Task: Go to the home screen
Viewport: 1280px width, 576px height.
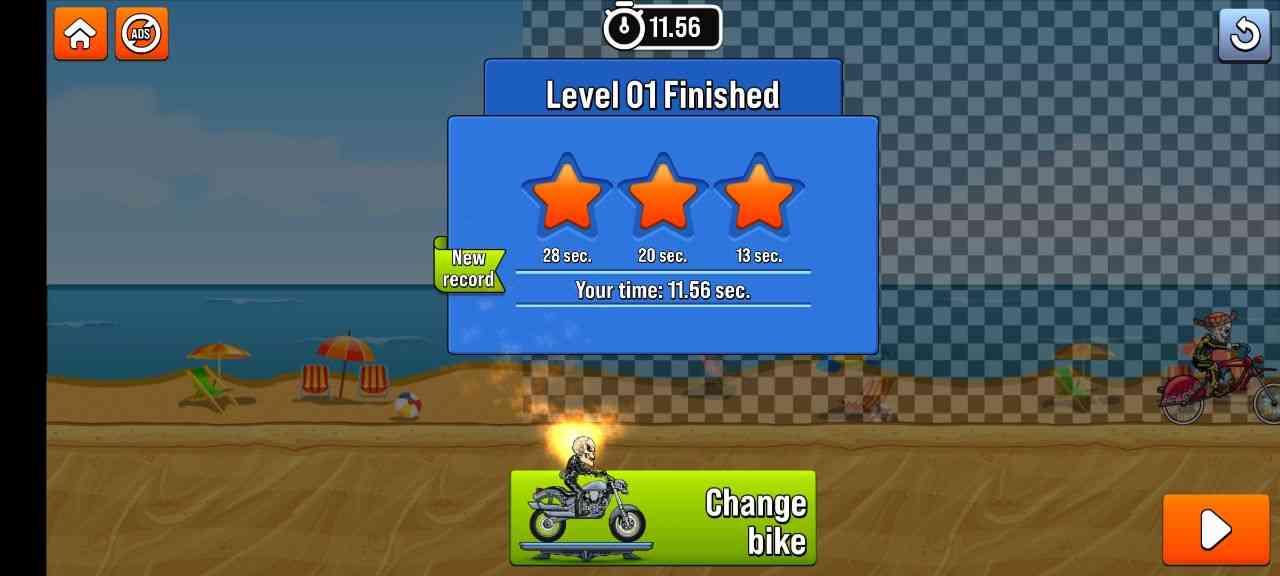Action: 80,34
